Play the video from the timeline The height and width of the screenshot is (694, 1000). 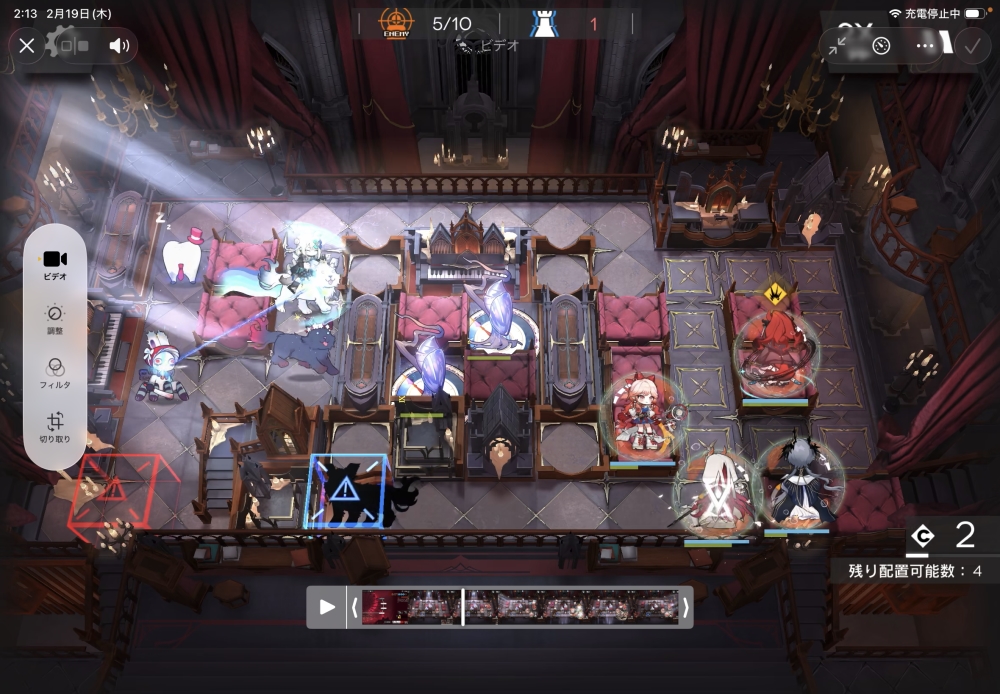[327, 607]
